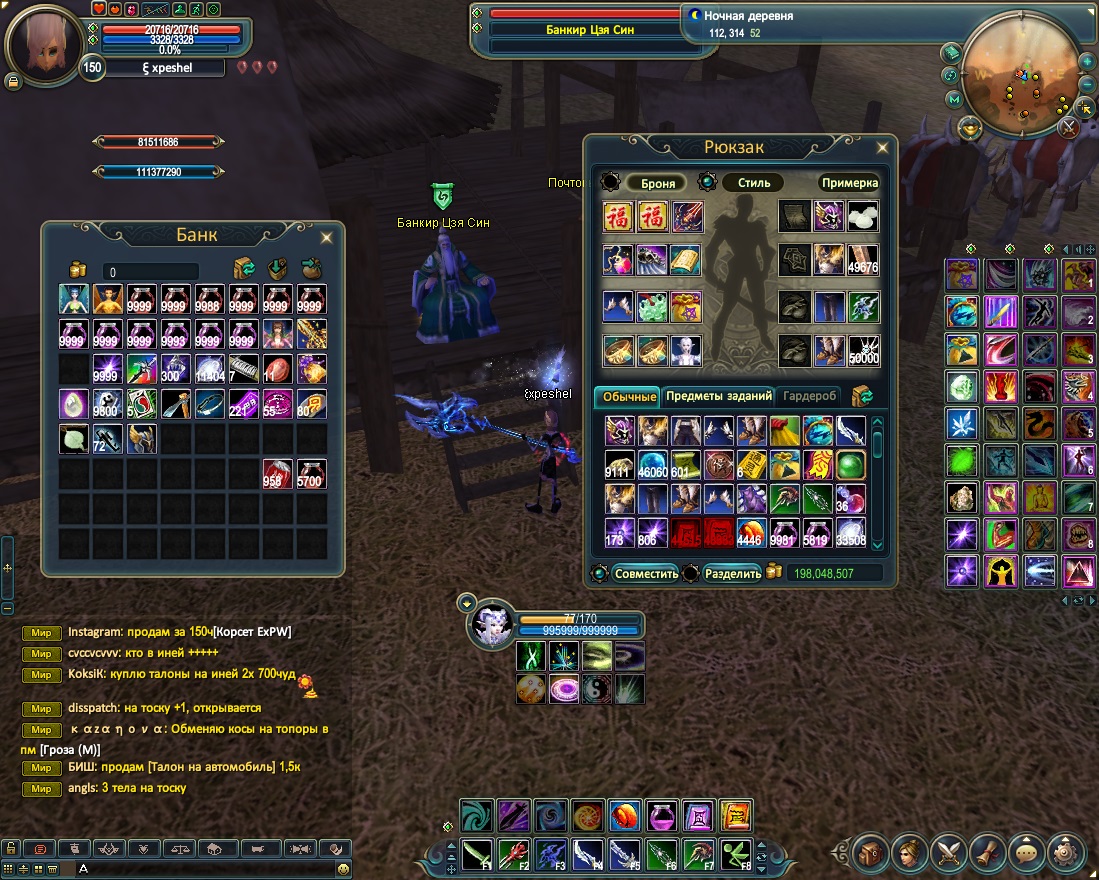Open the Примерка fitting room
The image size is (1099, 880).
pos(849,183)
